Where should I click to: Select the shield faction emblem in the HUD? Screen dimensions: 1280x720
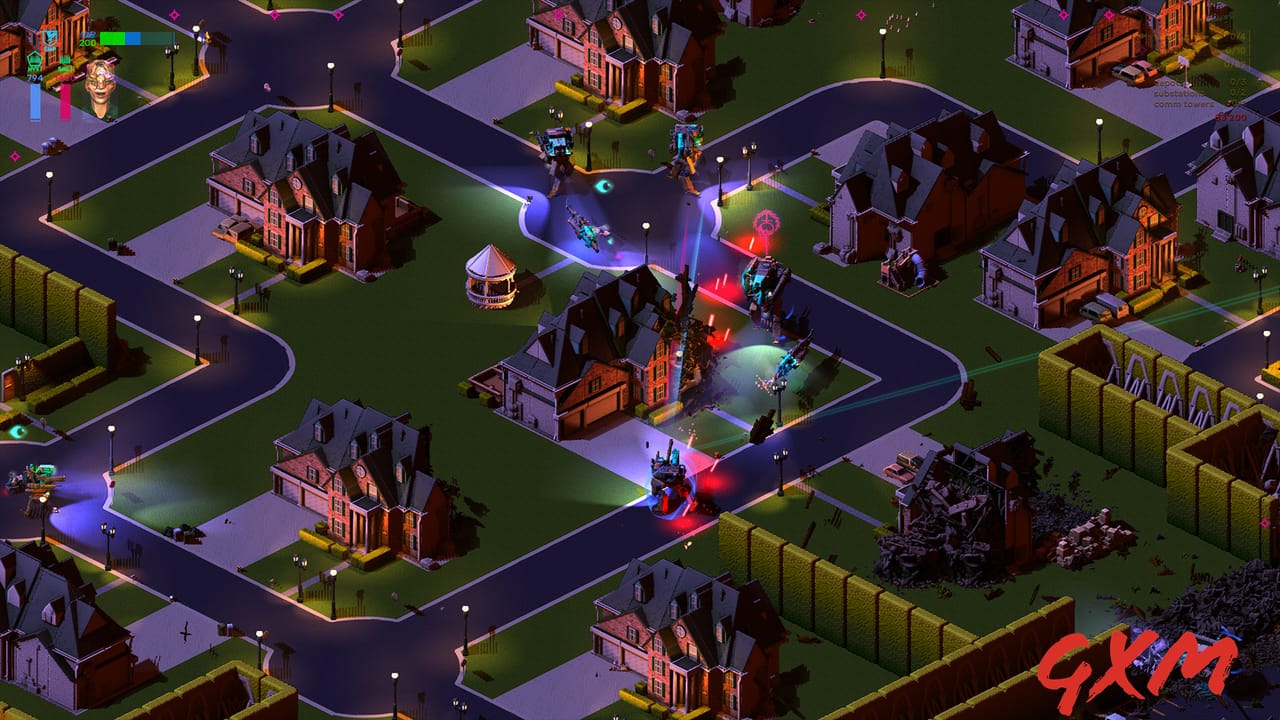[x=50, y=38]
